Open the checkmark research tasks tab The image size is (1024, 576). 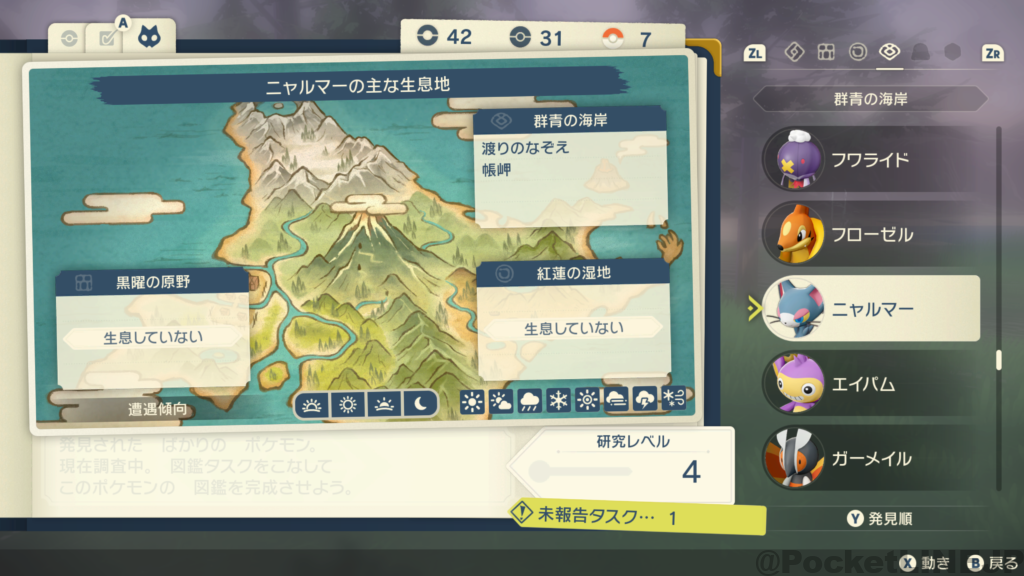click(x=105, y=39)
